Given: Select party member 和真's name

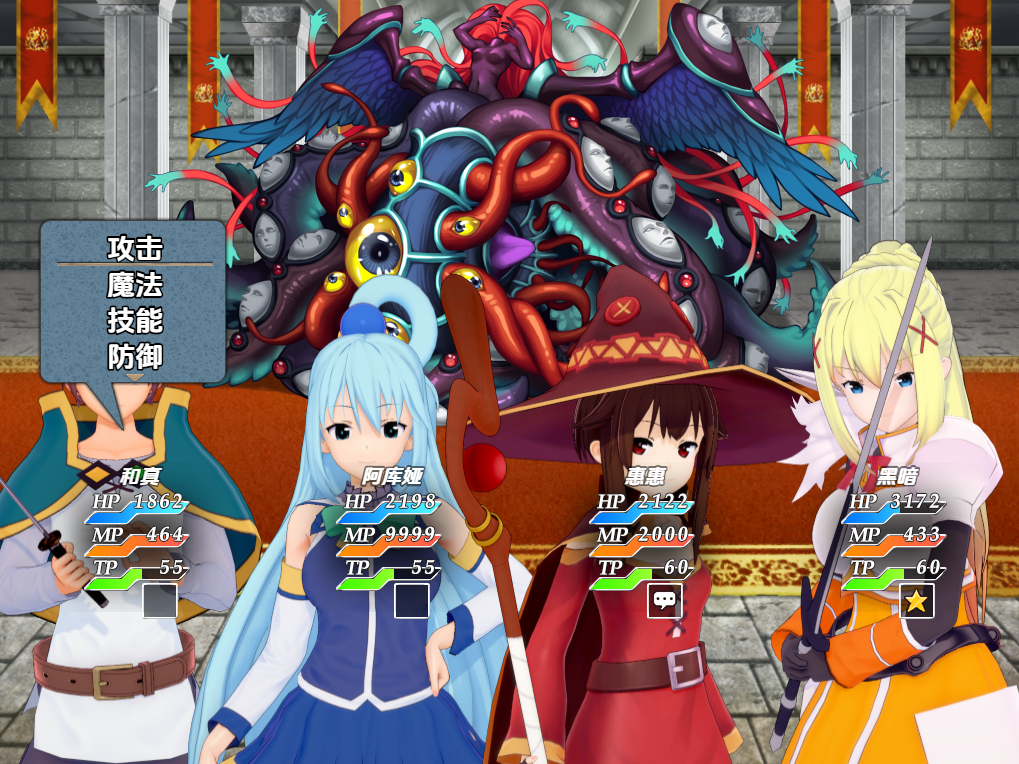Looking at the screenshot, I should (139, 477).
